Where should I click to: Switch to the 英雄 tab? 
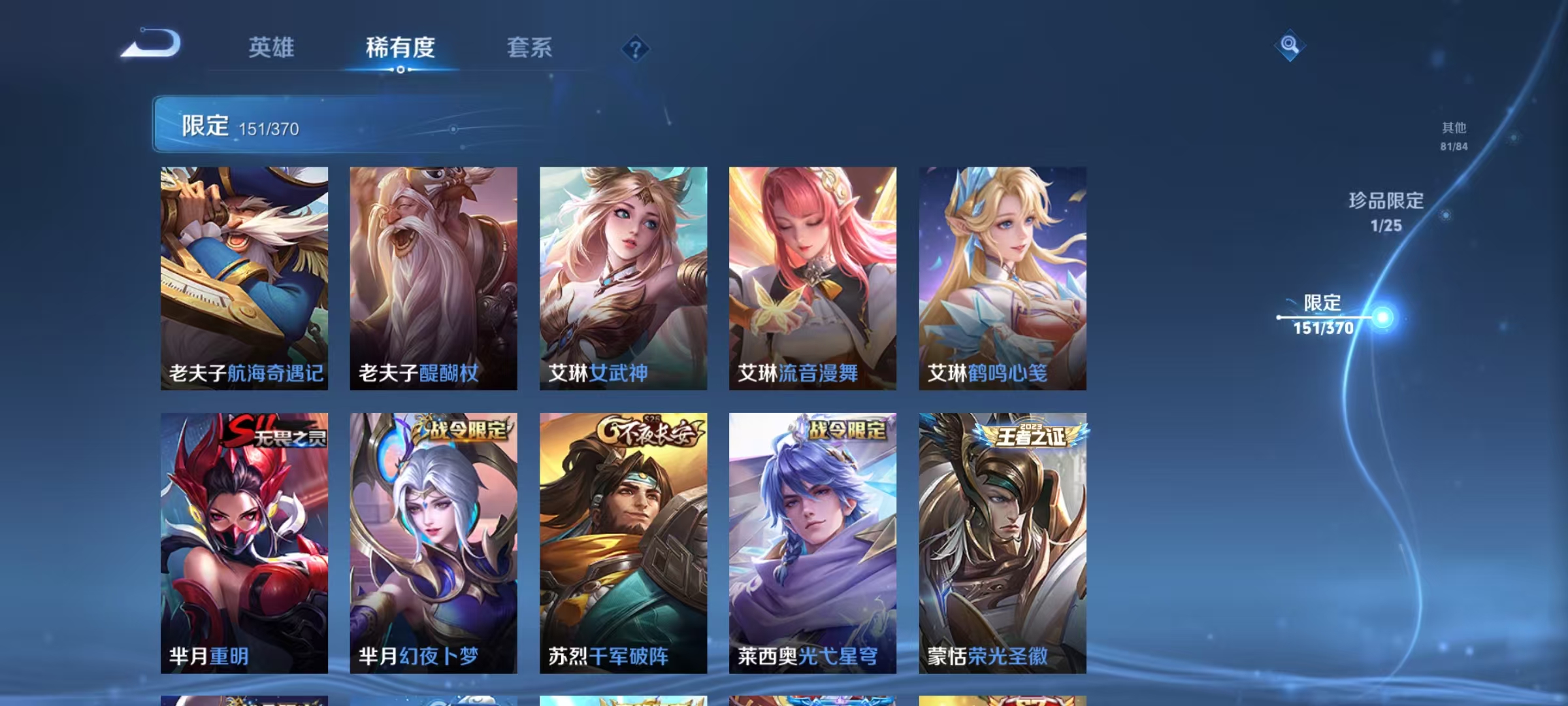[x=271, y=48]
